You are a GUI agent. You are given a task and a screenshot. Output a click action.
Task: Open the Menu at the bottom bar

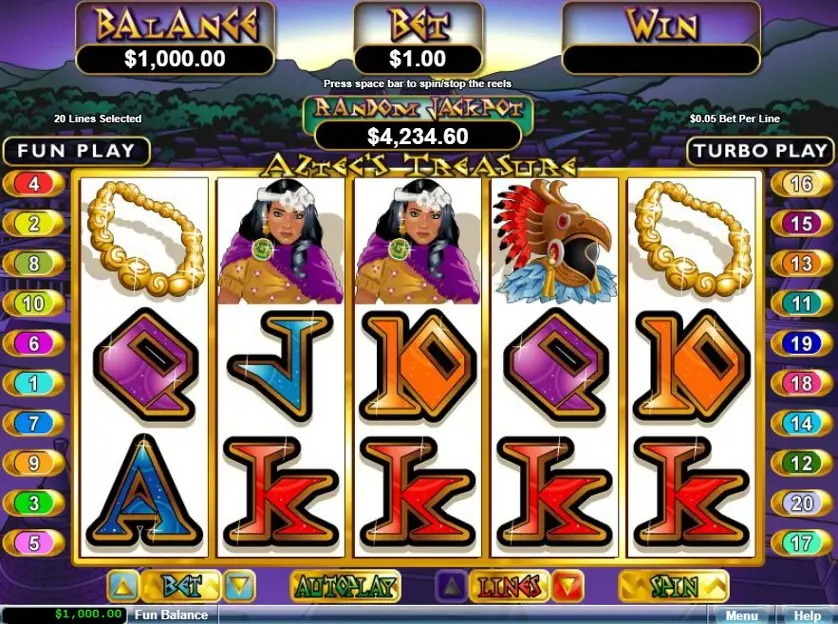[x=742, y=615]
